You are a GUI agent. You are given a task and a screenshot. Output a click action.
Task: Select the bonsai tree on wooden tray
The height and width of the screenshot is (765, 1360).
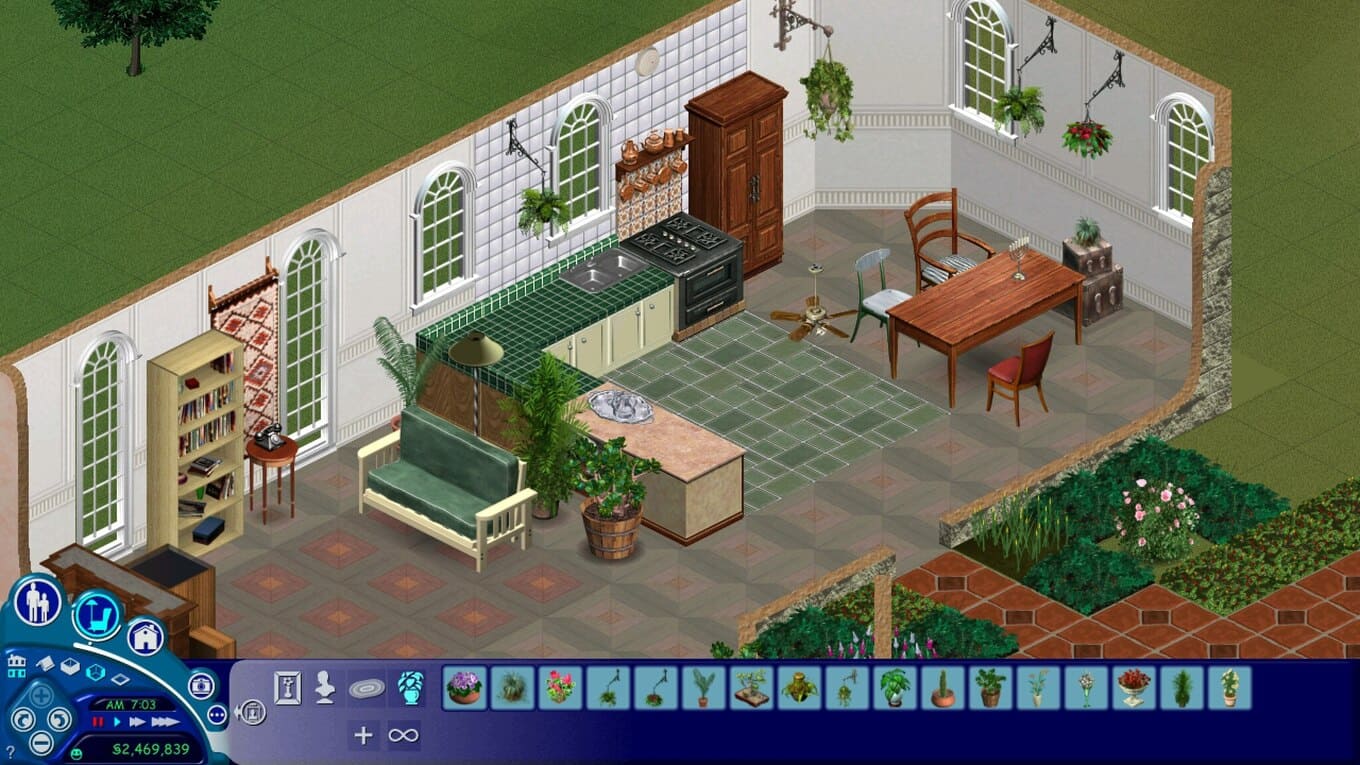752,688
